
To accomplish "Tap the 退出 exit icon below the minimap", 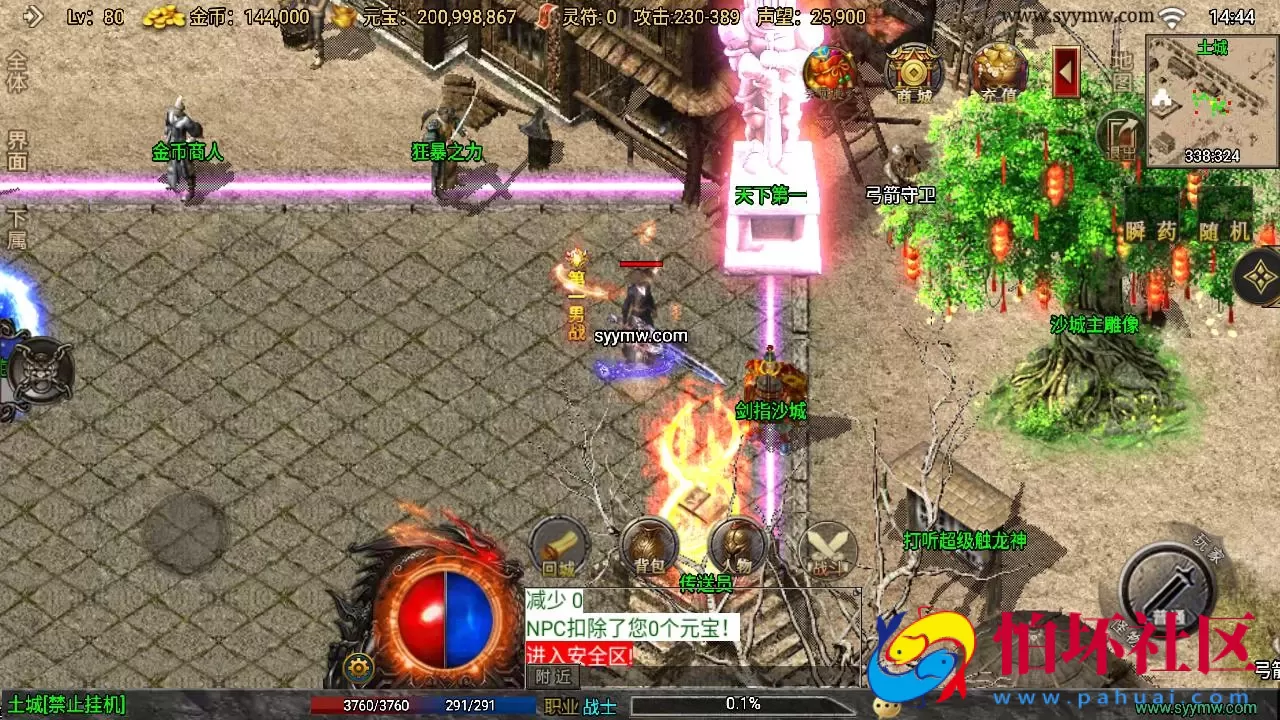I will pos(1120,135).
